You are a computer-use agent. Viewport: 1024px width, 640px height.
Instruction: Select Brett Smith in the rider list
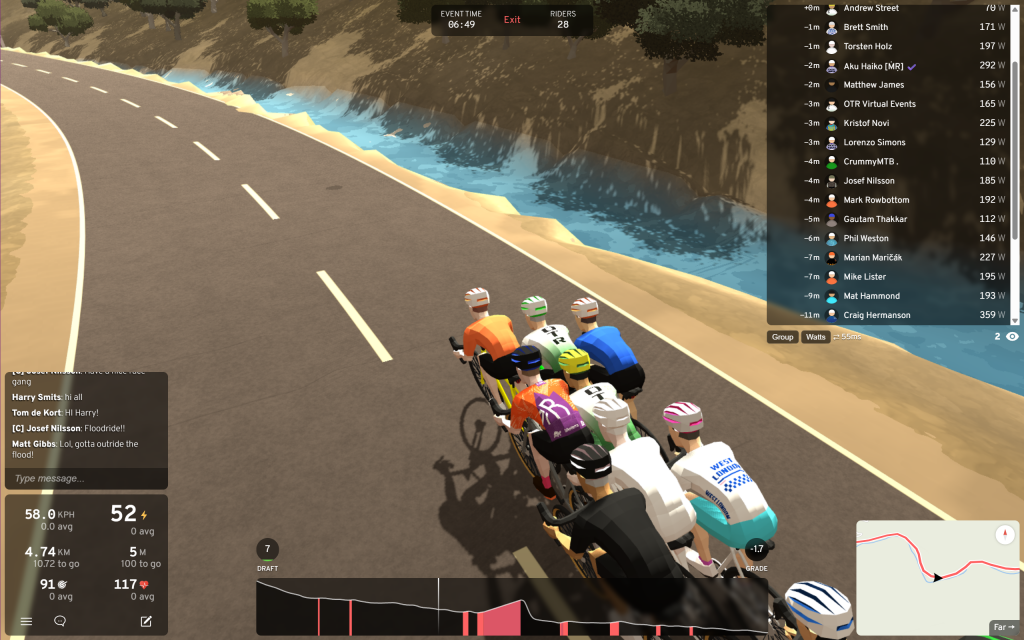(x=865, y=27)
